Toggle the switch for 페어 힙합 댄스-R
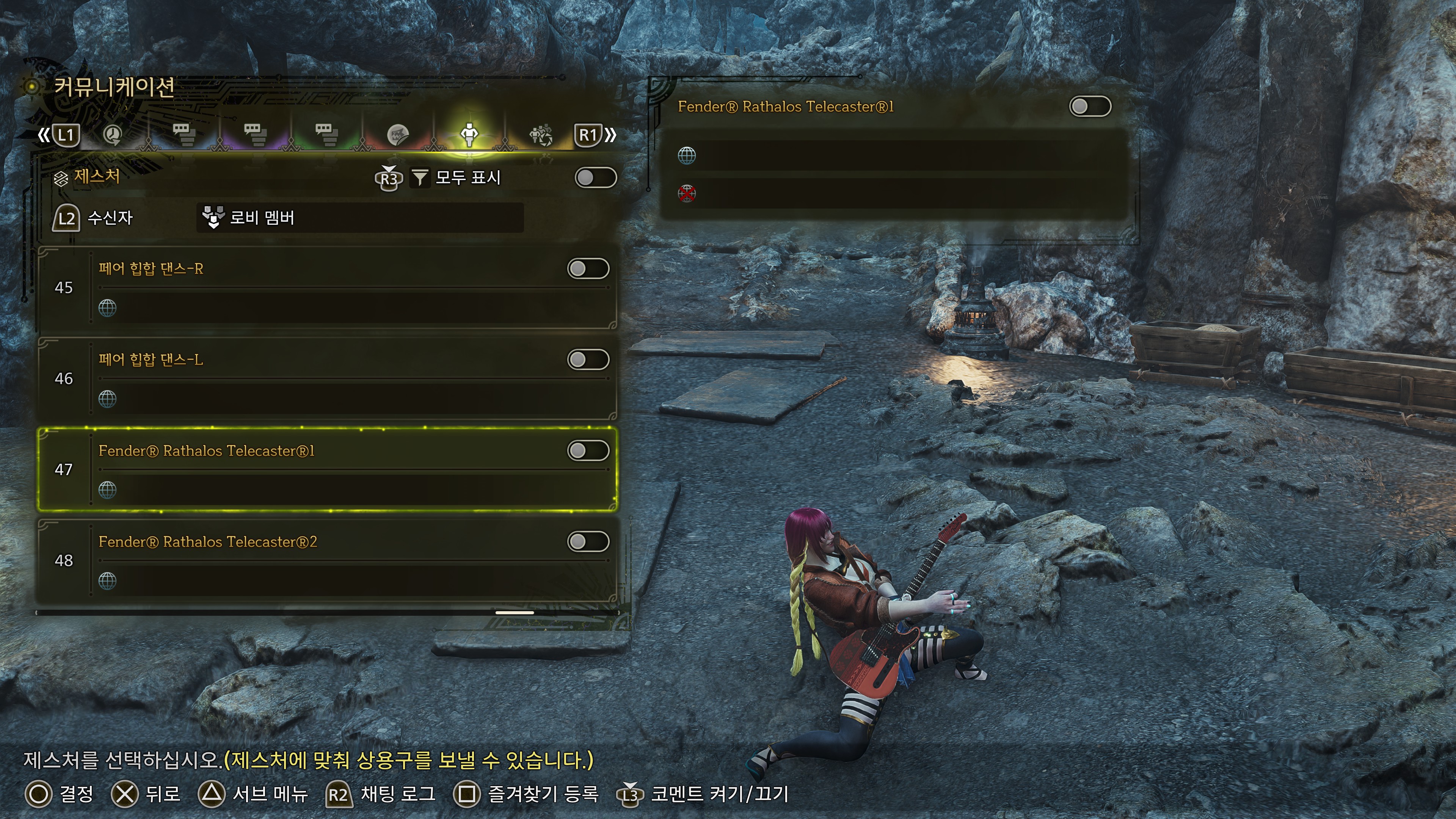This screenshot has height=819, width=1456. click(x=588, y=269)
